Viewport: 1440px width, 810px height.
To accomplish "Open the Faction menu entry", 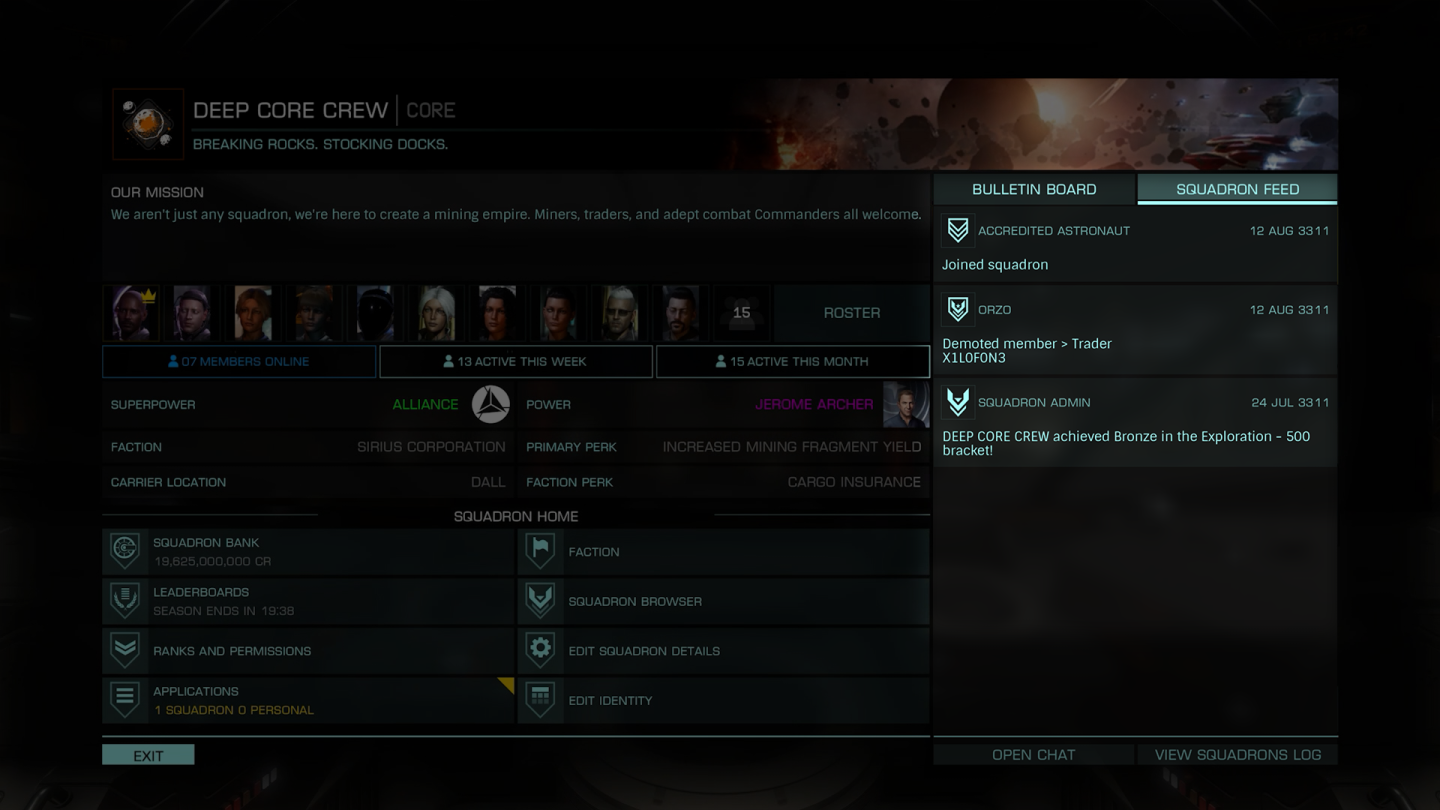I will pos(723,552).
